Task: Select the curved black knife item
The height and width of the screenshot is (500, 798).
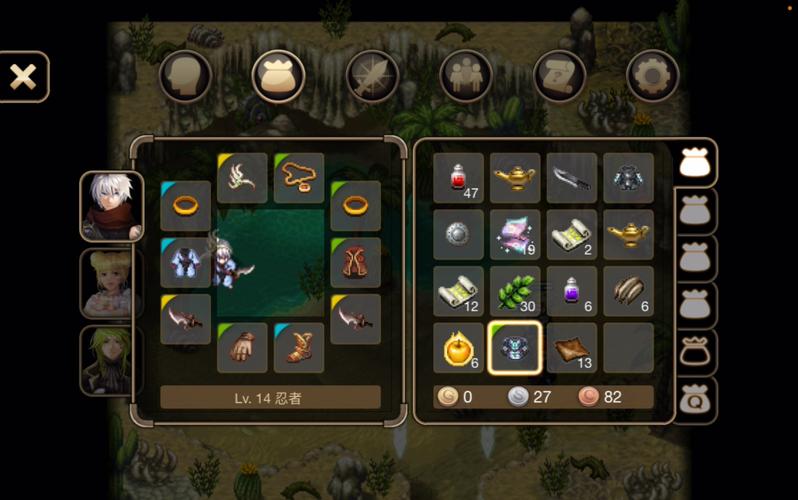Action: pos(572,178)
